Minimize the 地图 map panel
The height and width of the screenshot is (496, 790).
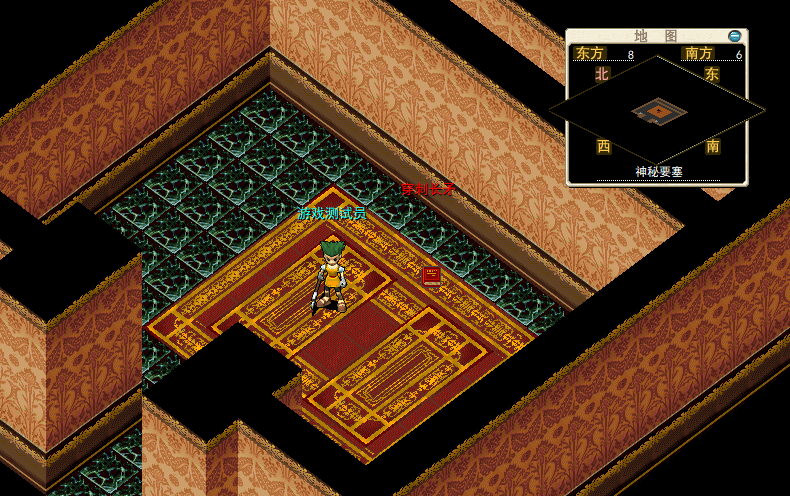click(x=735, y=36)
